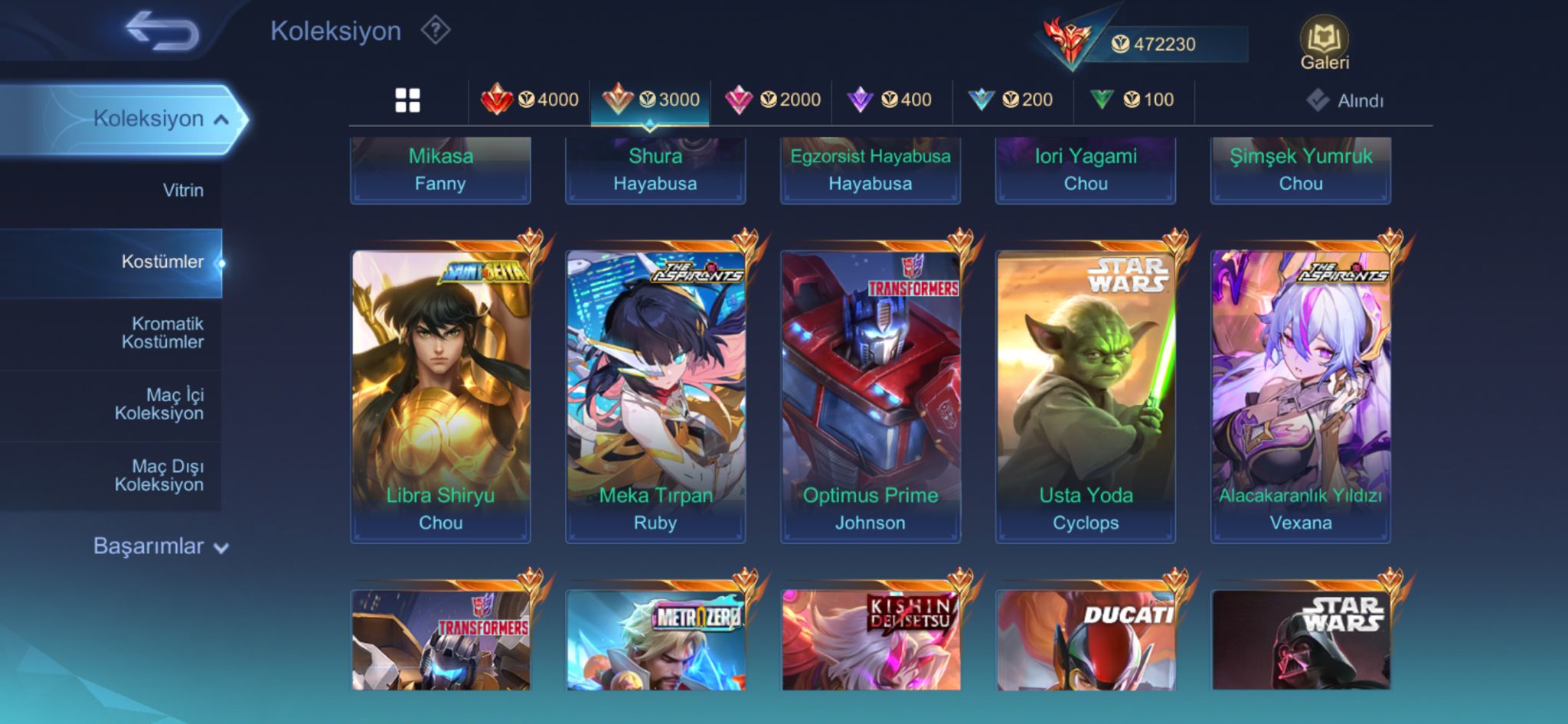The image size is (1568, 724).
Task: Show all tiers with the grid icon
Action: pos(407,100)
